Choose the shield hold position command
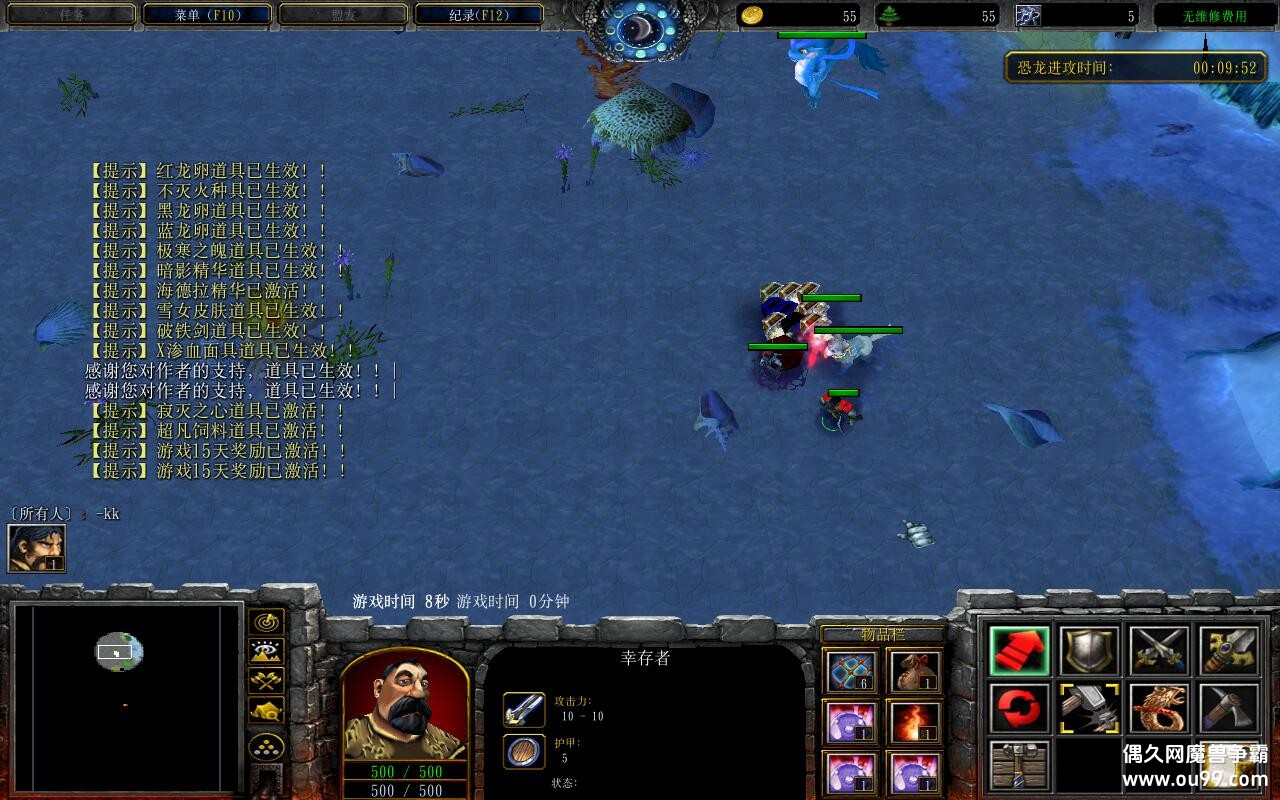The image size is (1280, 800). click(1089, 651)
